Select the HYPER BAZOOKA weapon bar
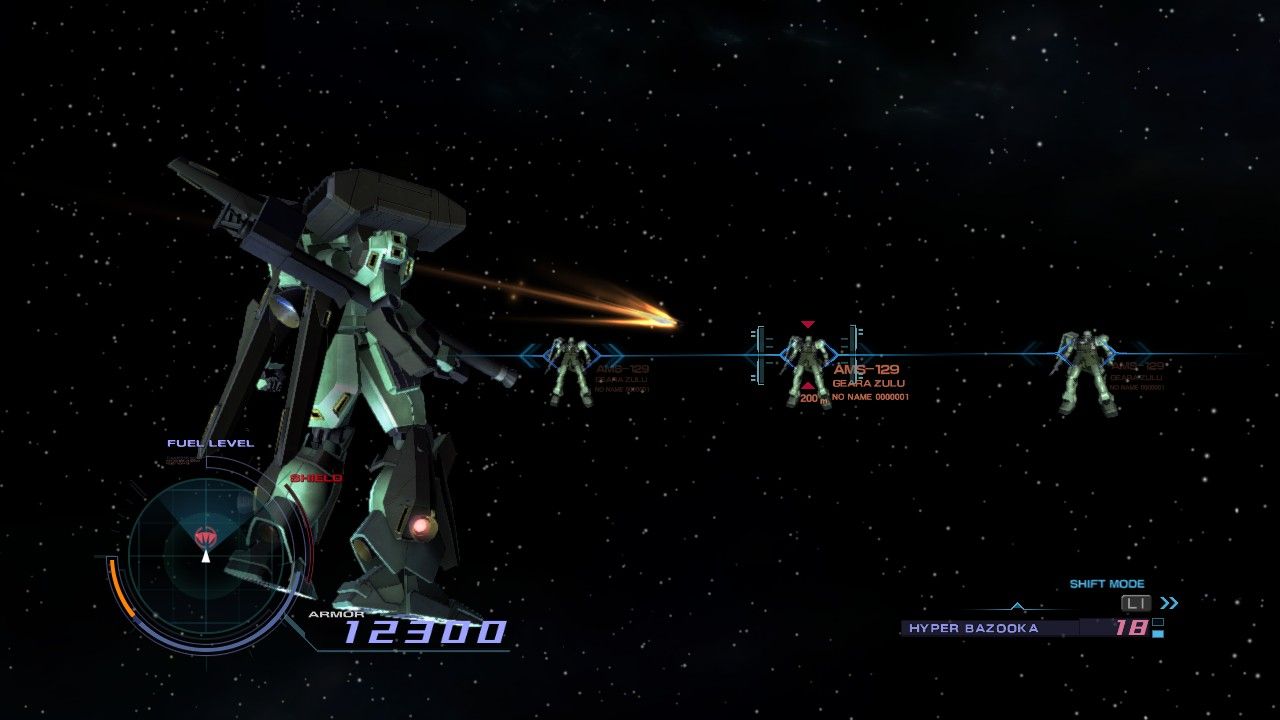 pos(974,628)
